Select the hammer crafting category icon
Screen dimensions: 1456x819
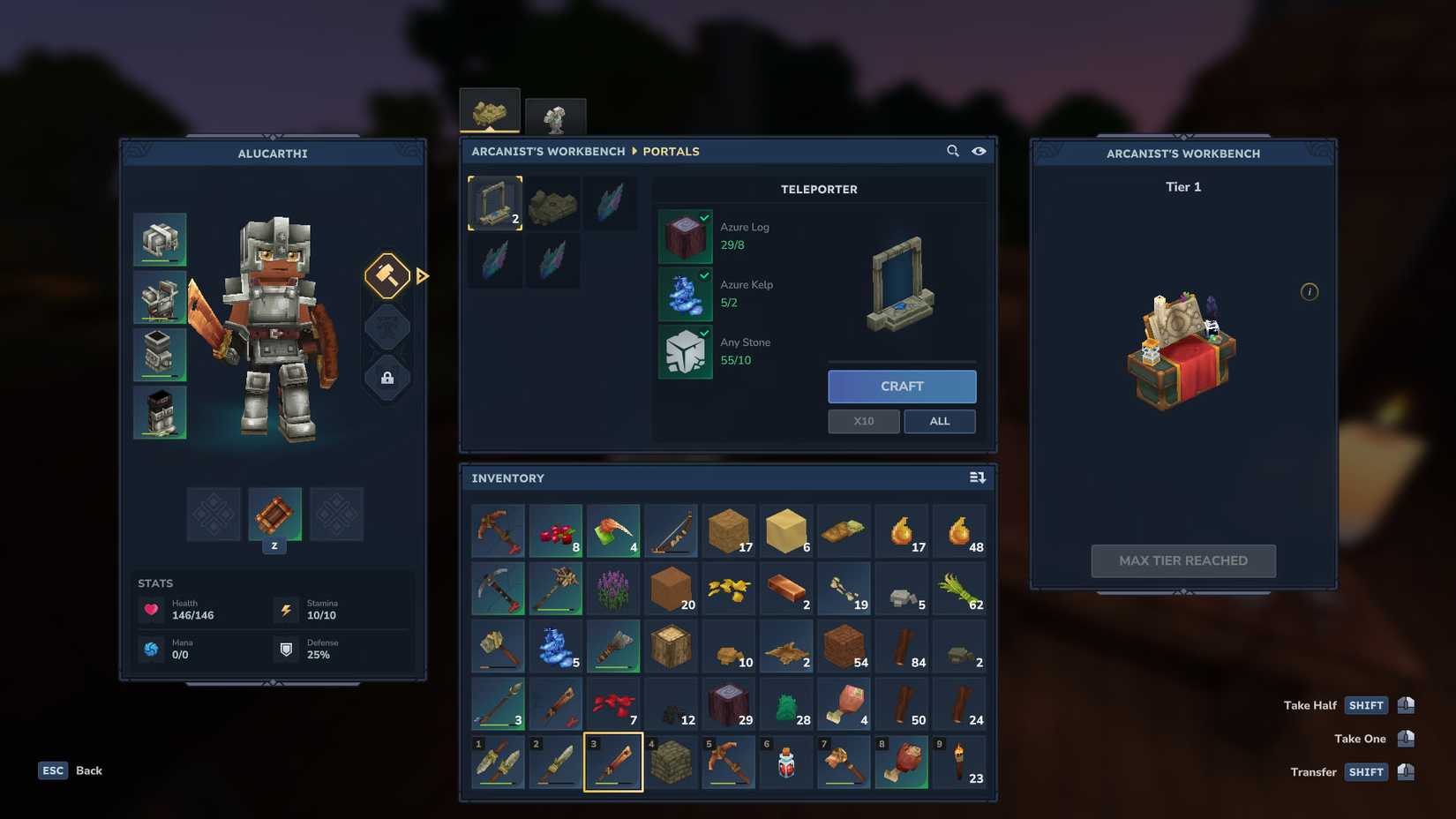point(387,276)
